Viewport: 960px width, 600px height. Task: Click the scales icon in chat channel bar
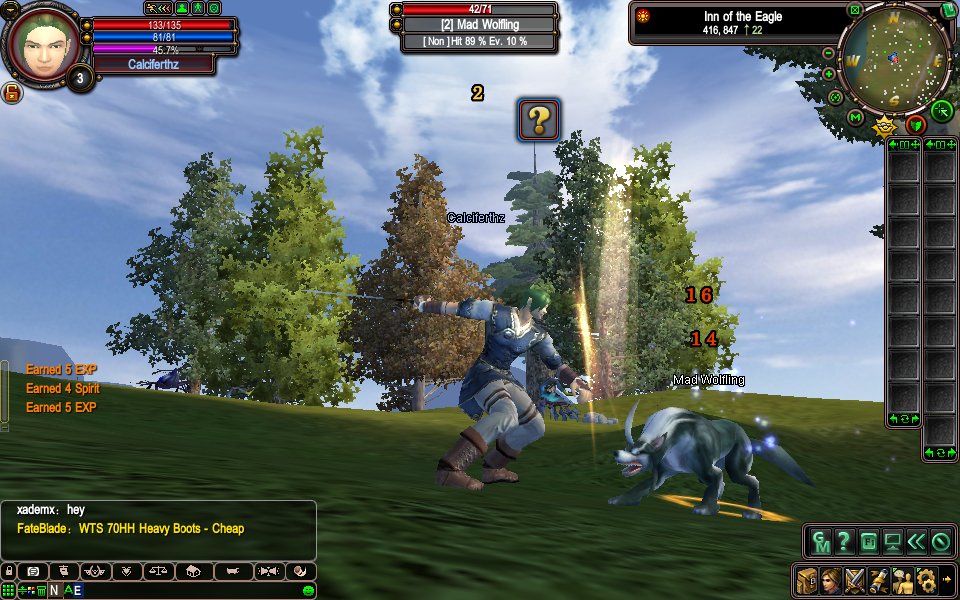pos(157,571)
